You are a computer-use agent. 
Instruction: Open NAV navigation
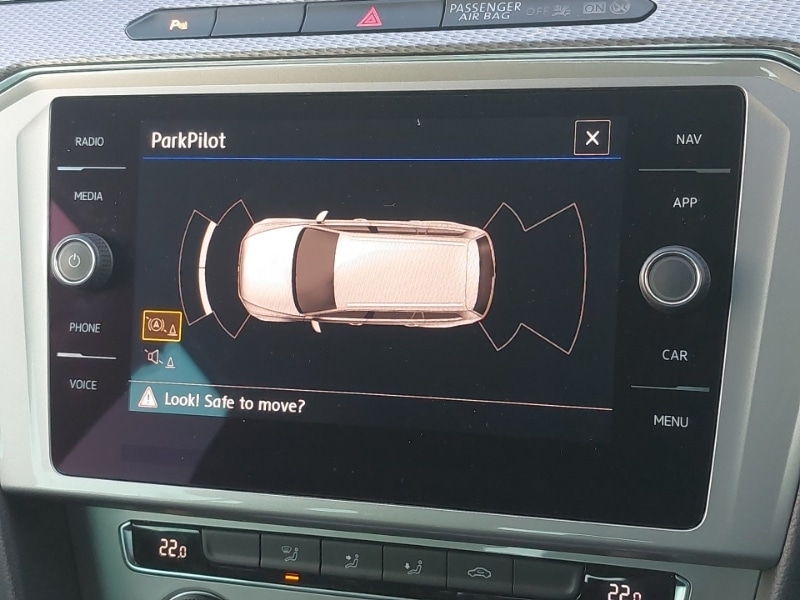[688, 139]
